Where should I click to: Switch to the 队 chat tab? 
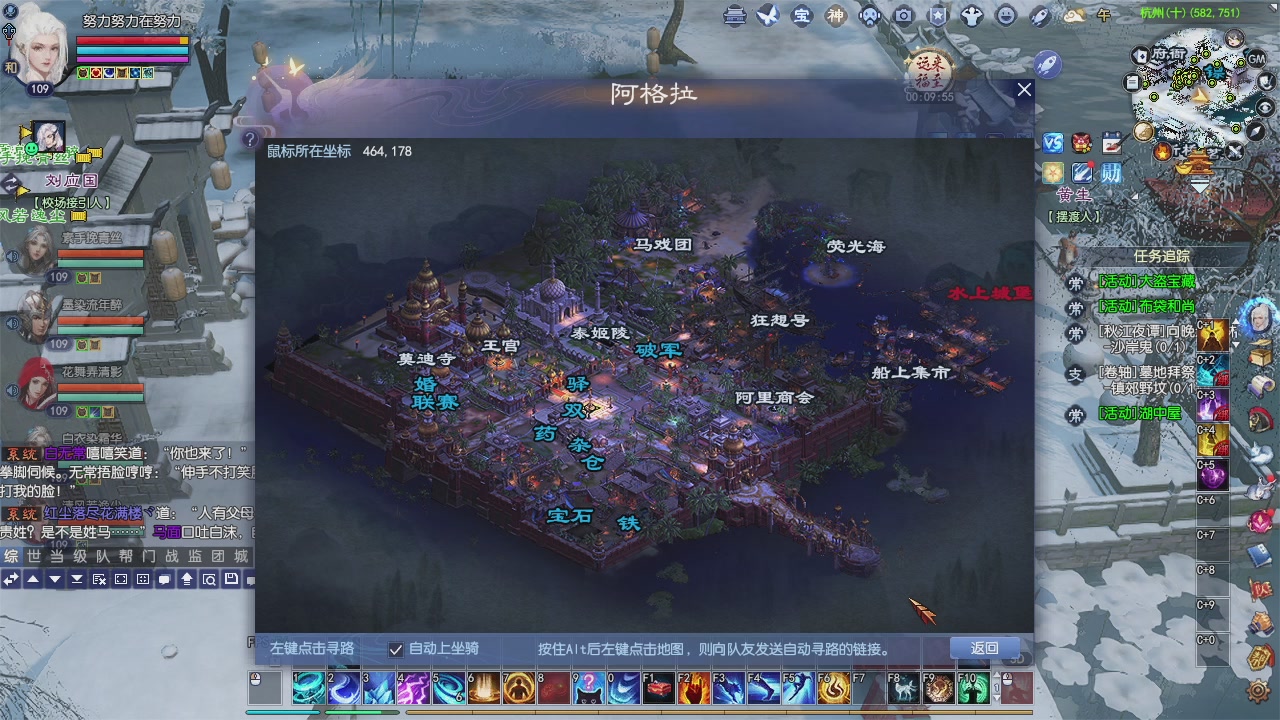103,556
